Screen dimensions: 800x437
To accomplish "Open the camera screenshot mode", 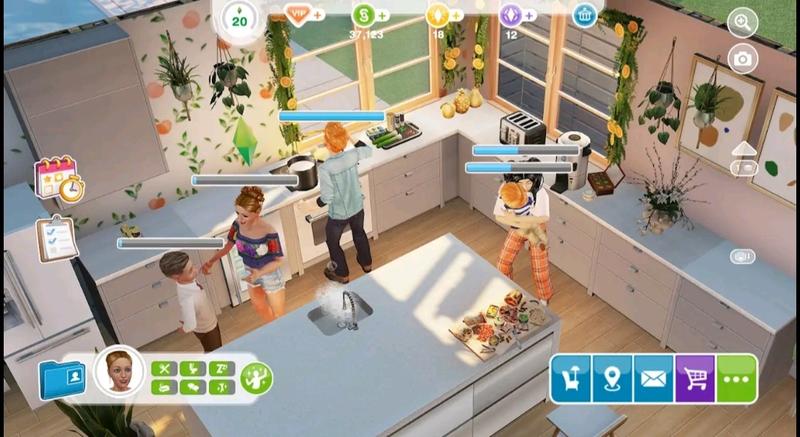I will point(742,59).
